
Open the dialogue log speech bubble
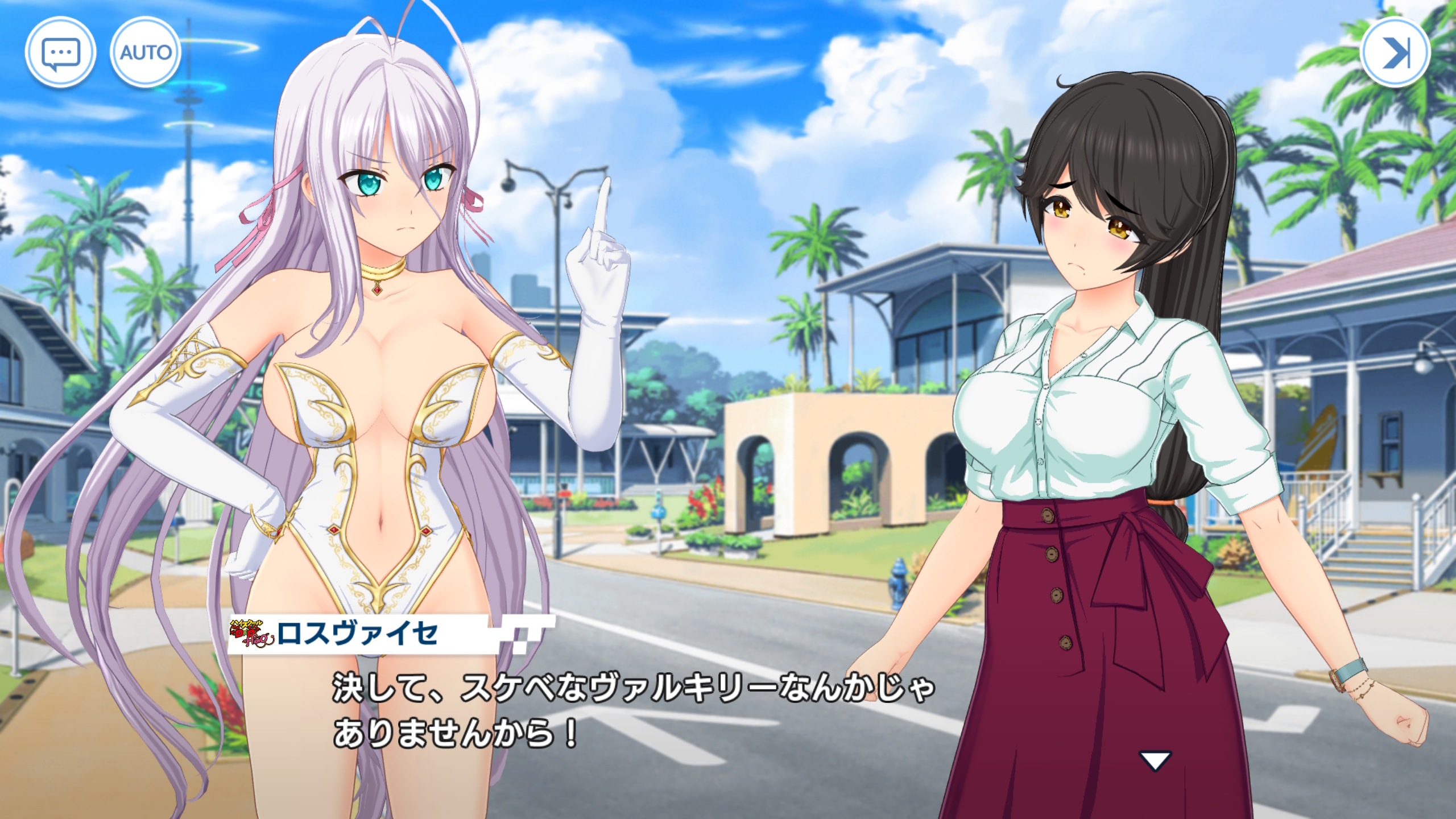click(x=60, y=53)
